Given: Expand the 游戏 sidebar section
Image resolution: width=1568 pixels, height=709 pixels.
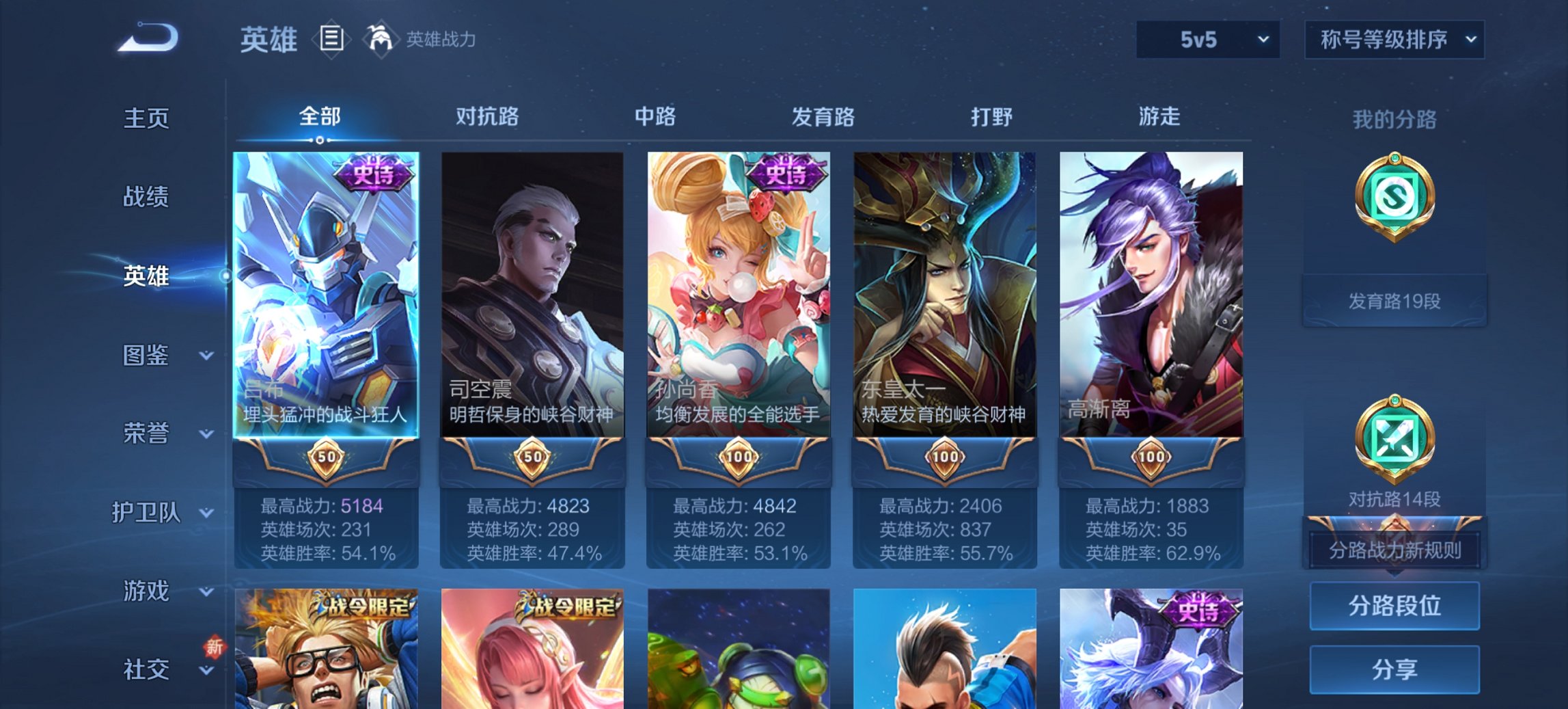Looking at the screenshot, I should tap(147, 589).
